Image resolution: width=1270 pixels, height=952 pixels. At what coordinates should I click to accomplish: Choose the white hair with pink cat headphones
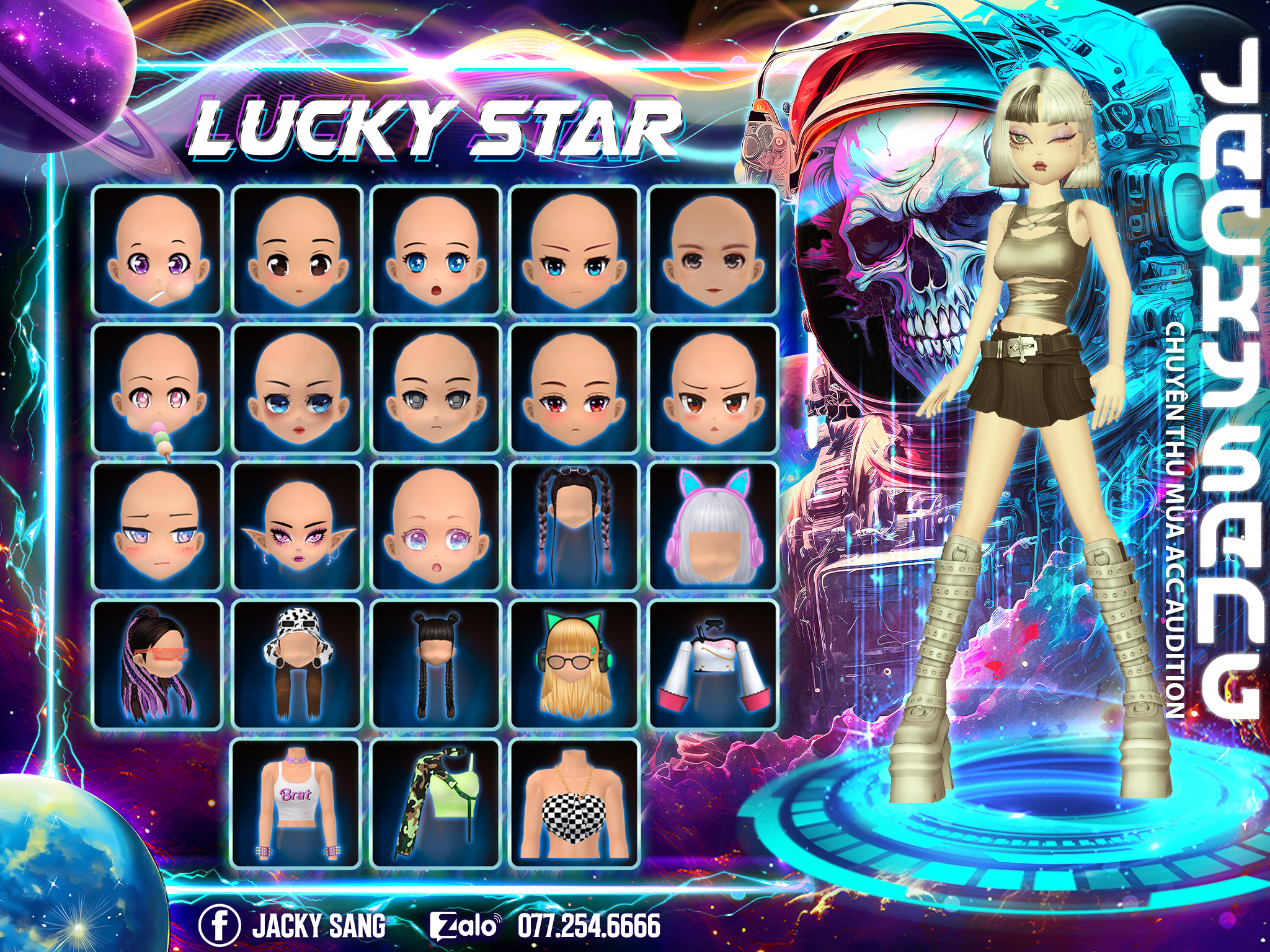click(713, 527)
